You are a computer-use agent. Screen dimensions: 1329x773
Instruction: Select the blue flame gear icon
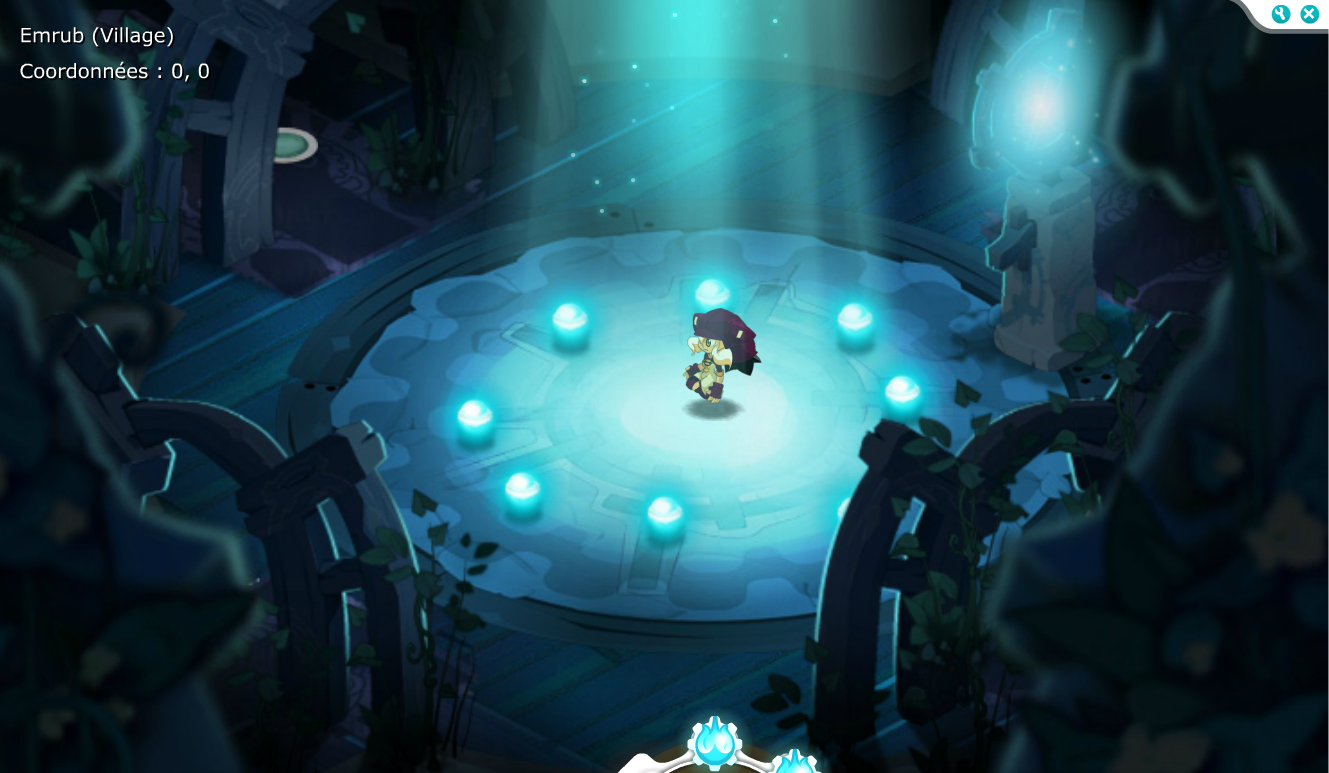point(714,744)
